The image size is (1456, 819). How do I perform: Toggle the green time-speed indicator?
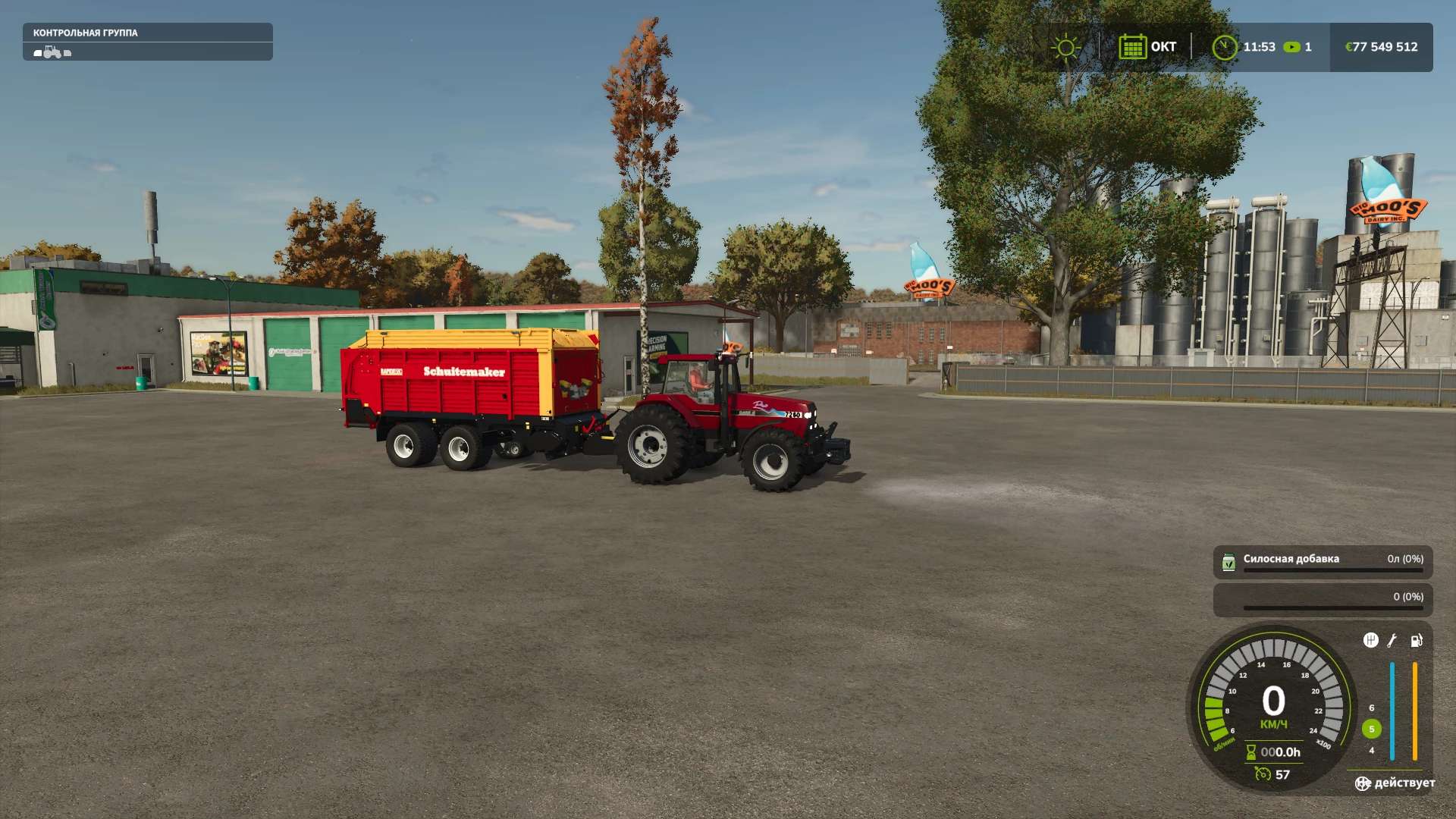coord(1291,47)
